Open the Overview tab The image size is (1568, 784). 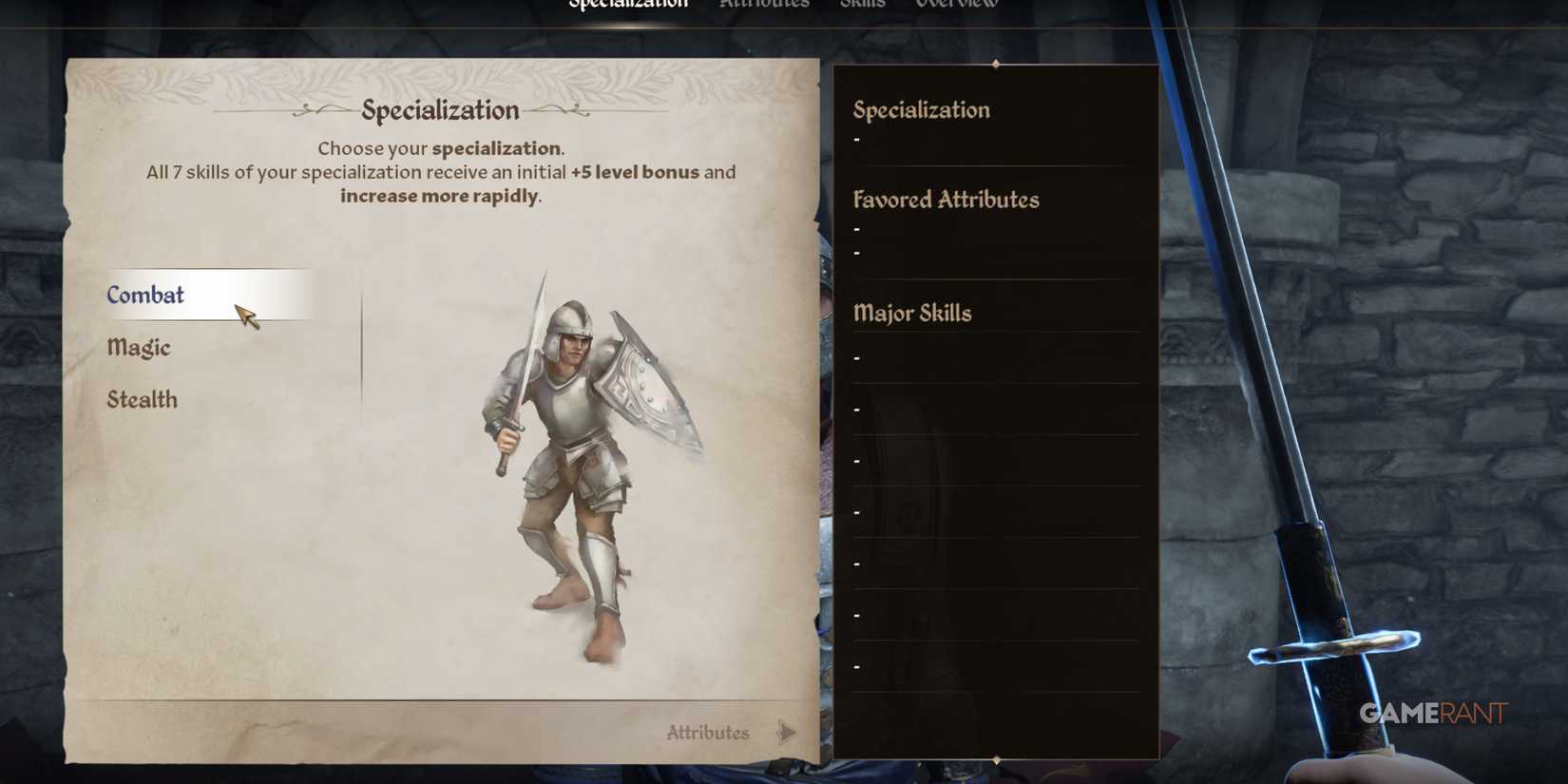click(957, 6)
